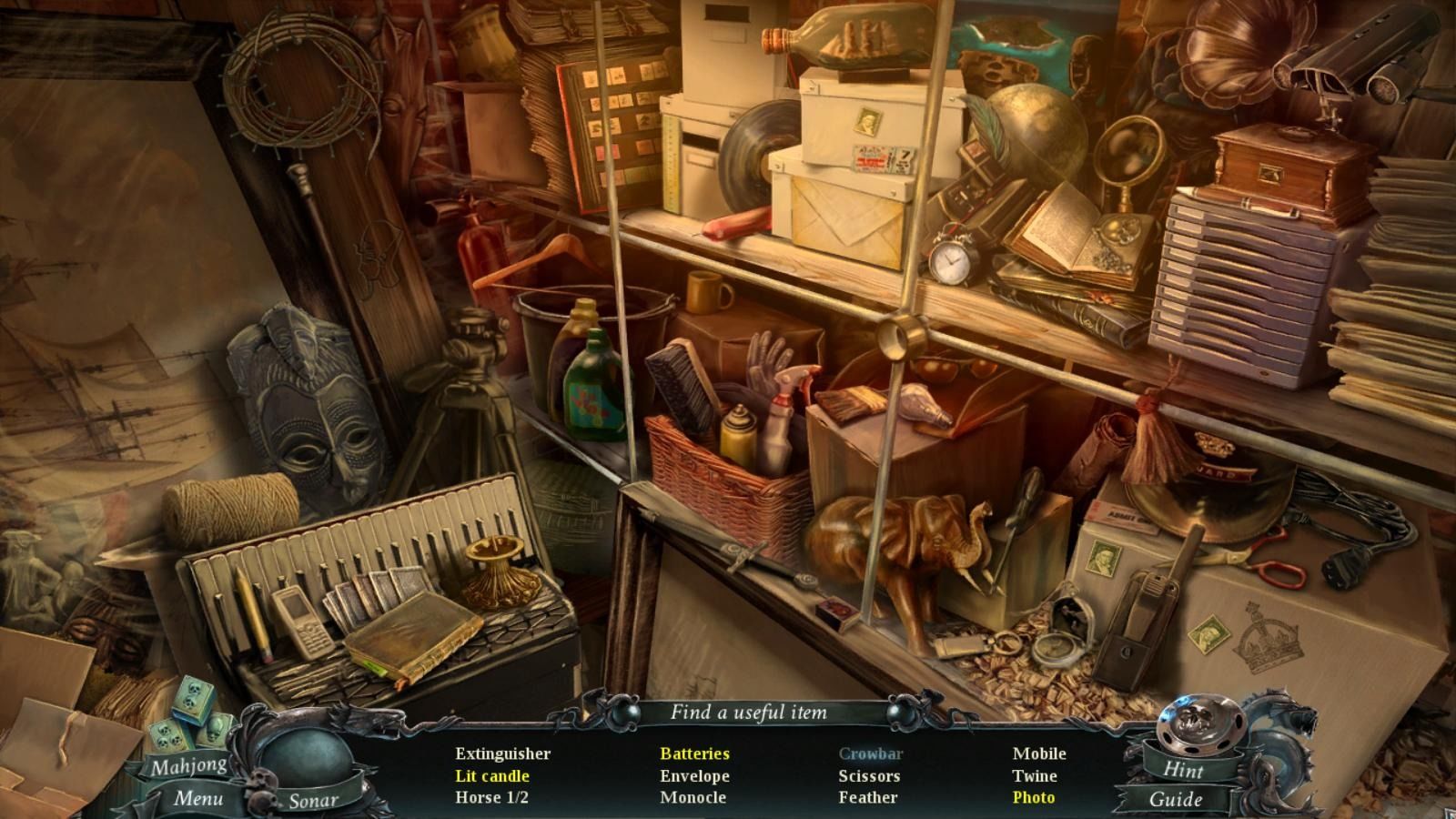Select the Lit candle list entry
The image size is (1456, 819).
(x=492, y=776)
